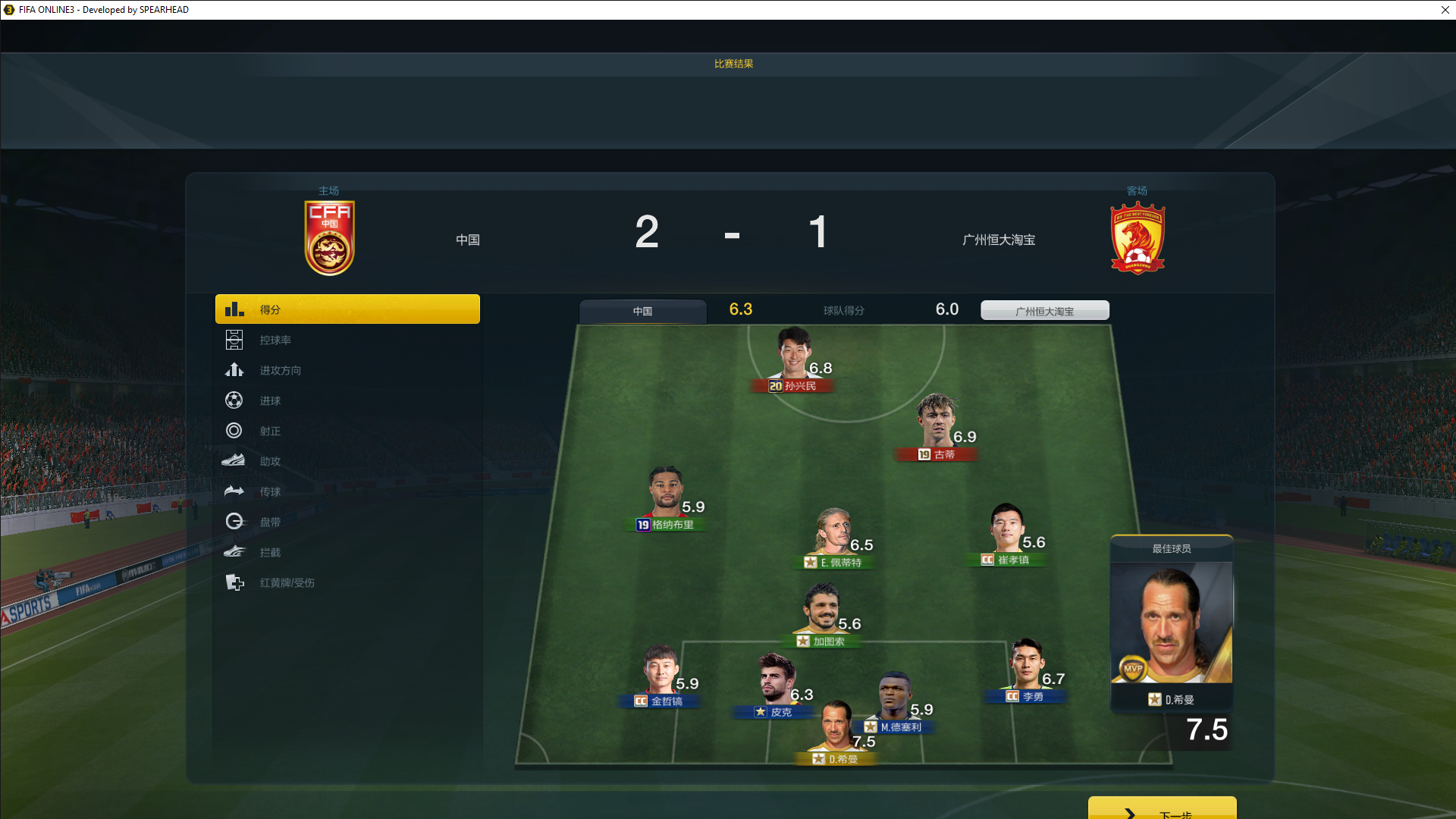This screenshot has width=1456, height=819.
Task: Select player 古蒂 on the pitch
Action: coord(937,425)
